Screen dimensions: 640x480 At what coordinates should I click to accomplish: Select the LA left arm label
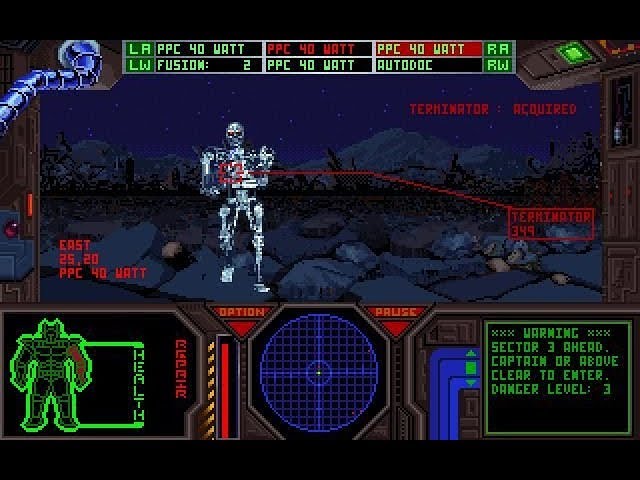click(x=139, y=48)
